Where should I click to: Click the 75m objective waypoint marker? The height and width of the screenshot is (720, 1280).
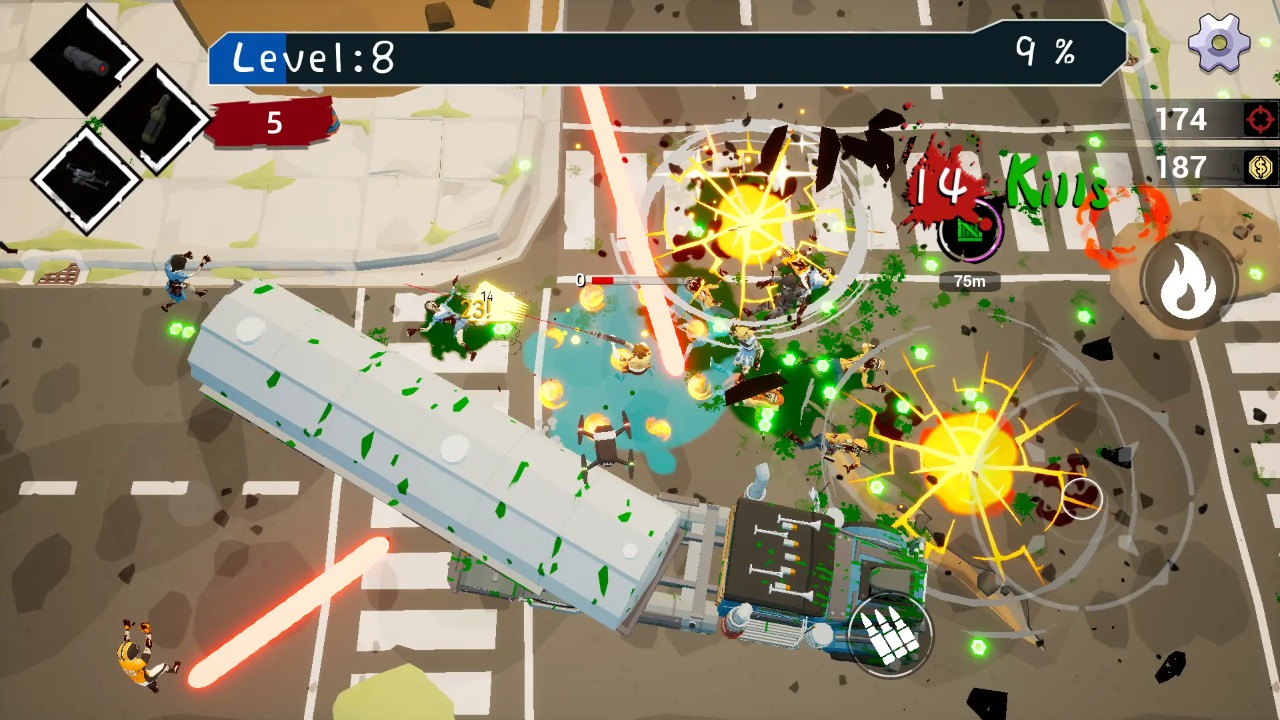coord(968,232)
